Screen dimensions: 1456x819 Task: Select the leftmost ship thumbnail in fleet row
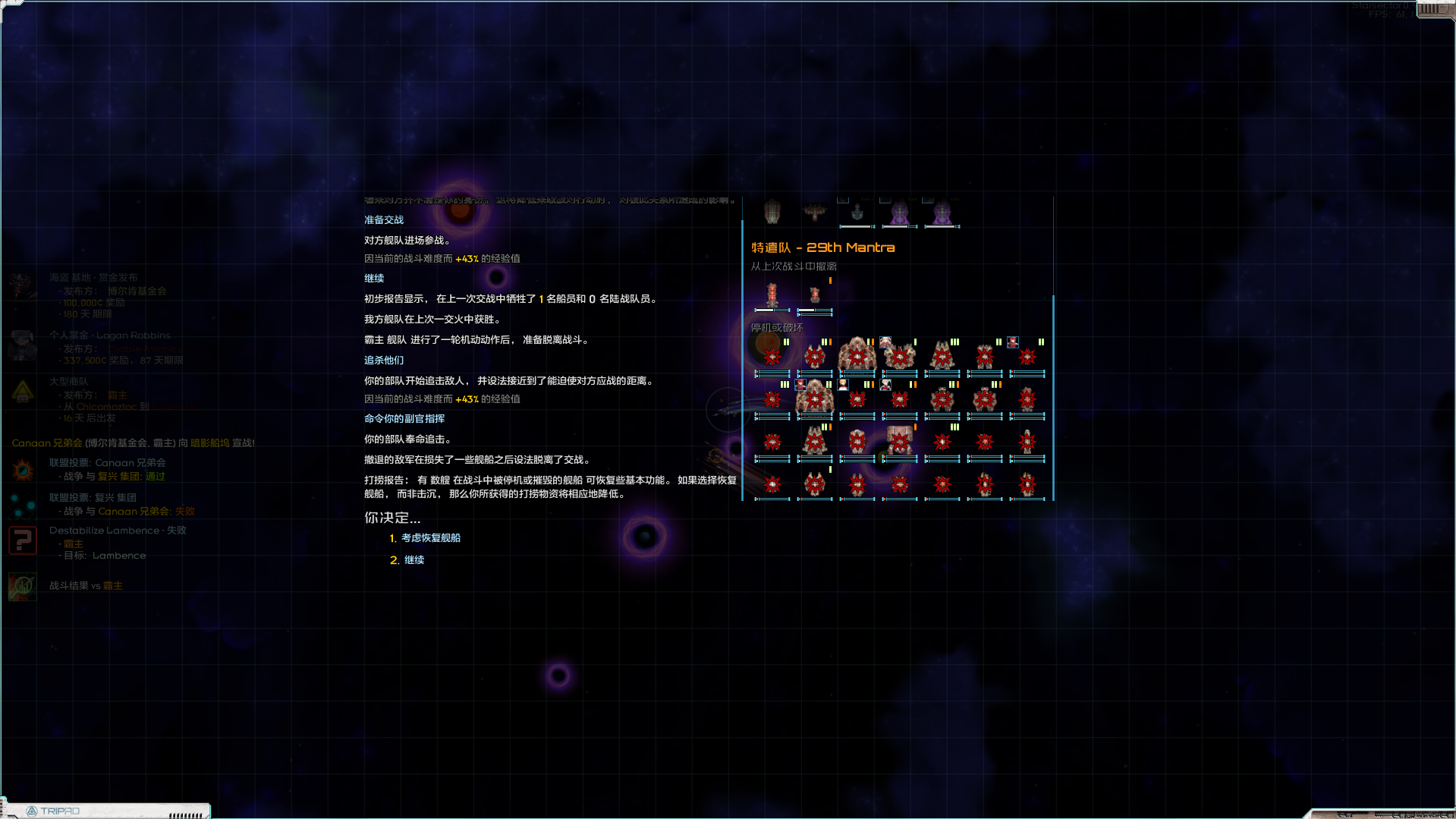pos(772,211)
